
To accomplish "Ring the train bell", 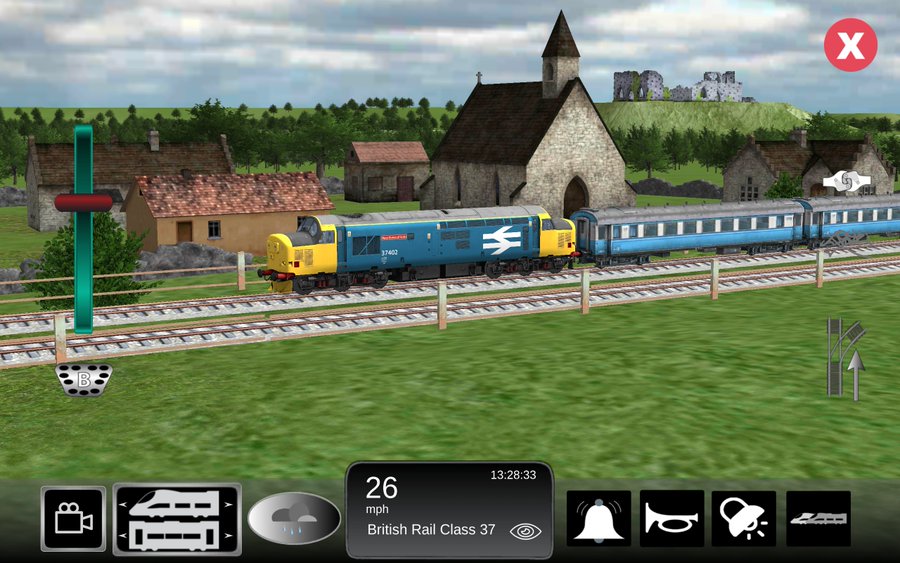I will pos(599,518).
